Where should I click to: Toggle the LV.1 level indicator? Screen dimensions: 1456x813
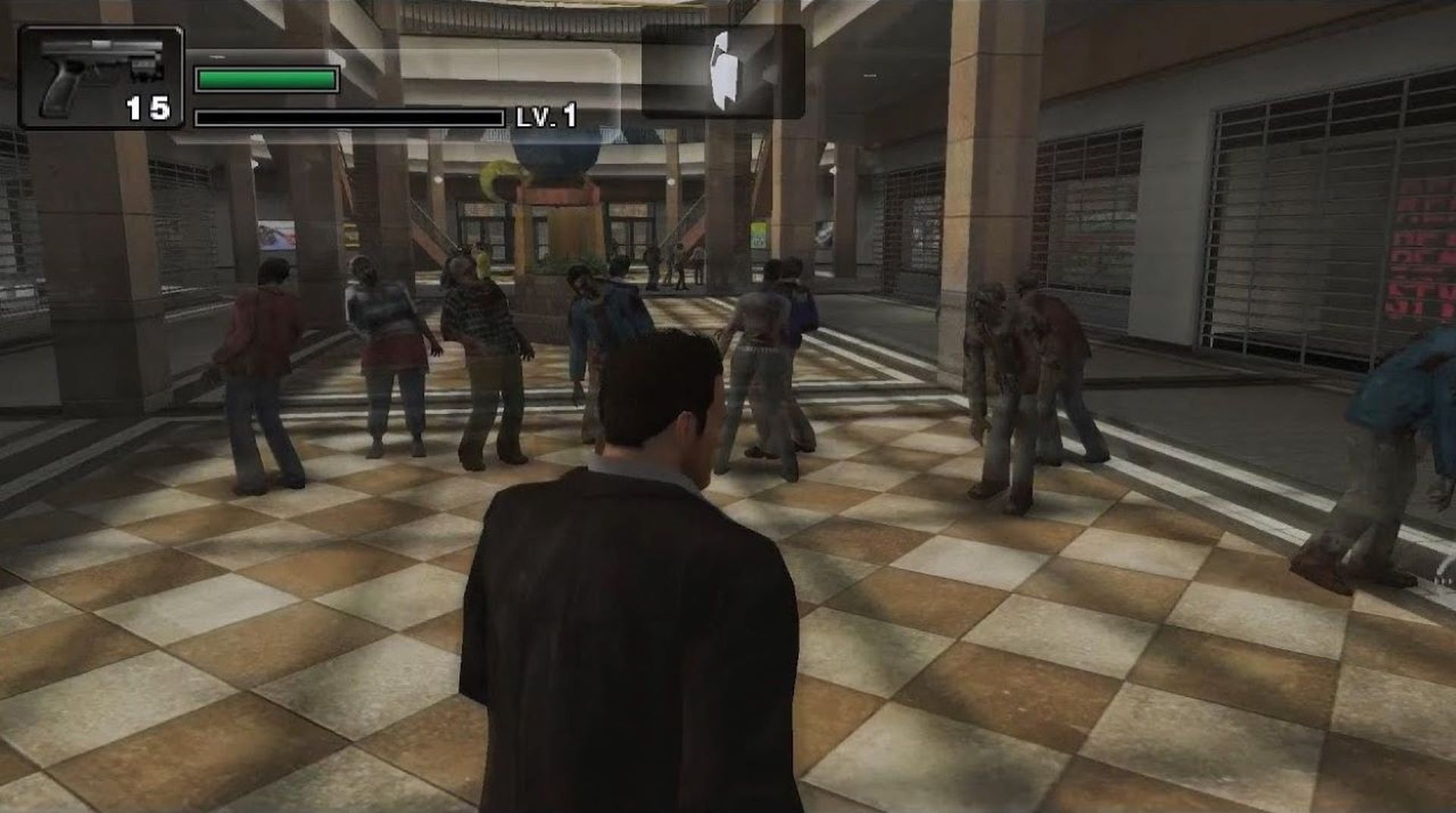coord(546,118)
